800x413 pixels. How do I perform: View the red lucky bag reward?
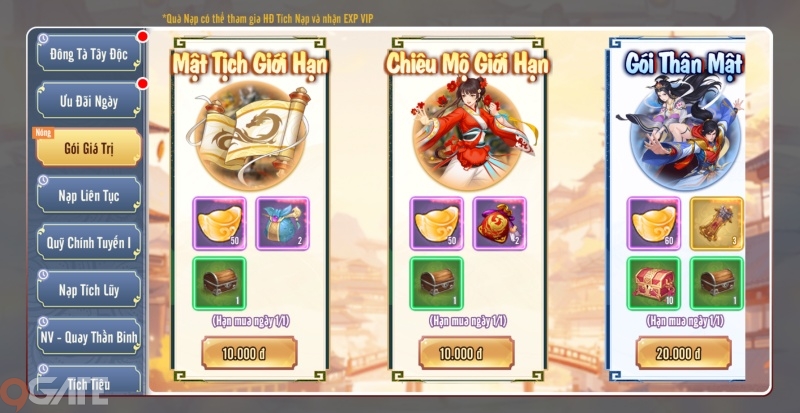click(x=498, y=223)
